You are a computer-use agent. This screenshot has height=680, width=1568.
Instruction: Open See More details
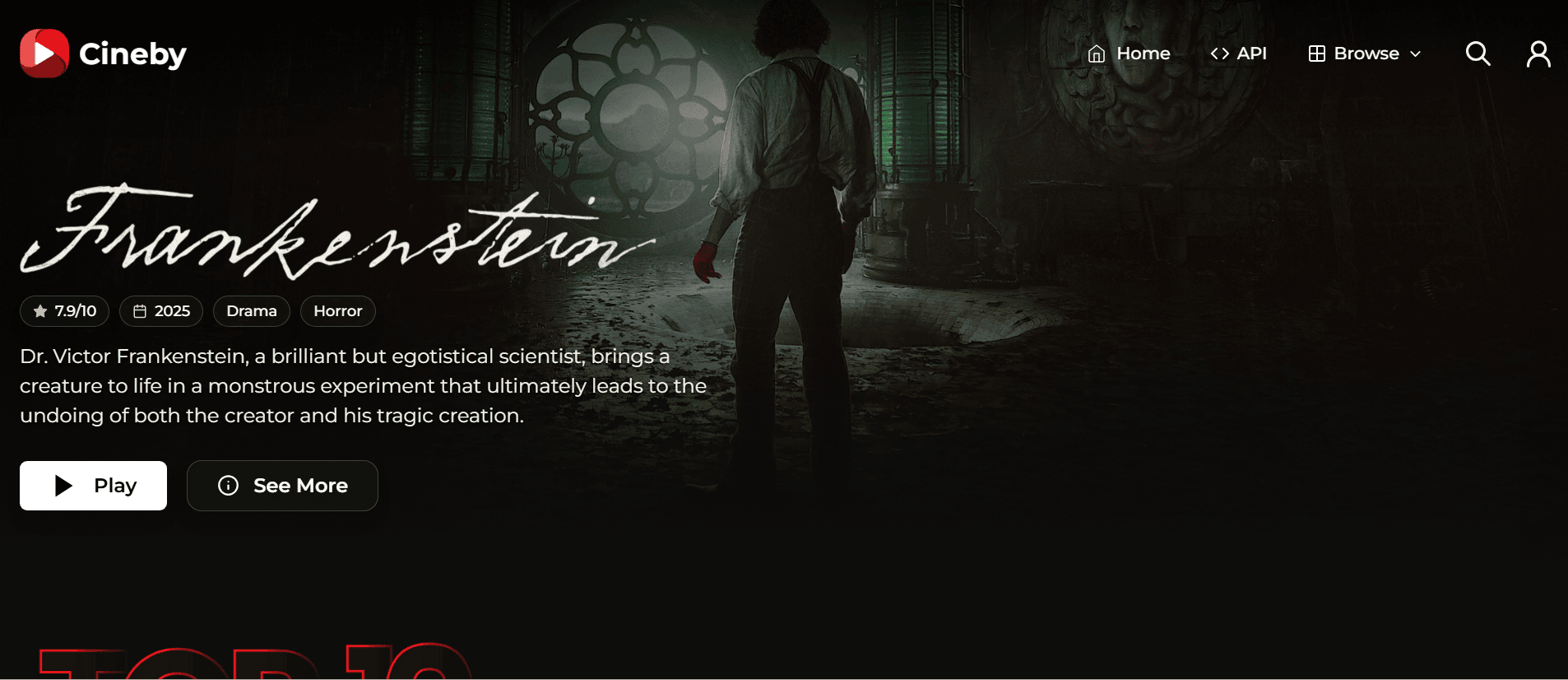(x=282, y=486)
